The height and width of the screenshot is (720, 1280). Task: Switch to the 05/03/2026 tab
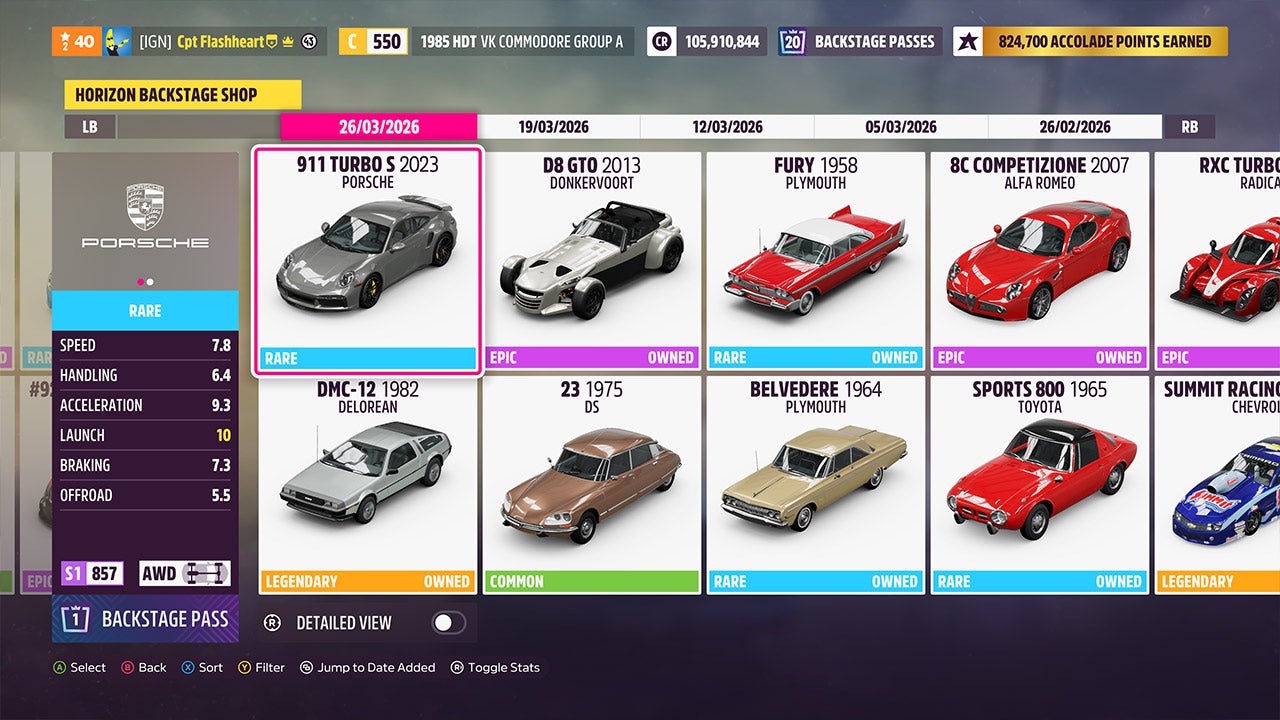coord(901,127)
